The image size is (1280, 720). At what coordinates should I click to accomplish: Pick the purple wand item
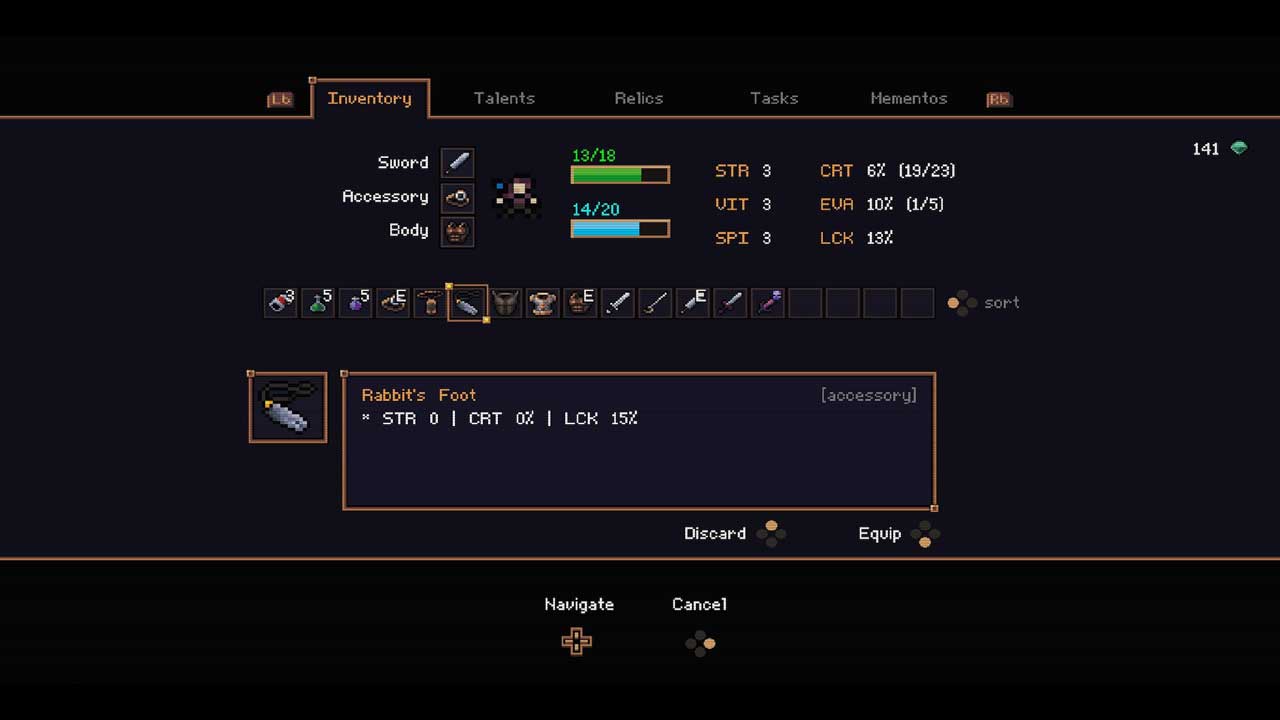[768, 303]
